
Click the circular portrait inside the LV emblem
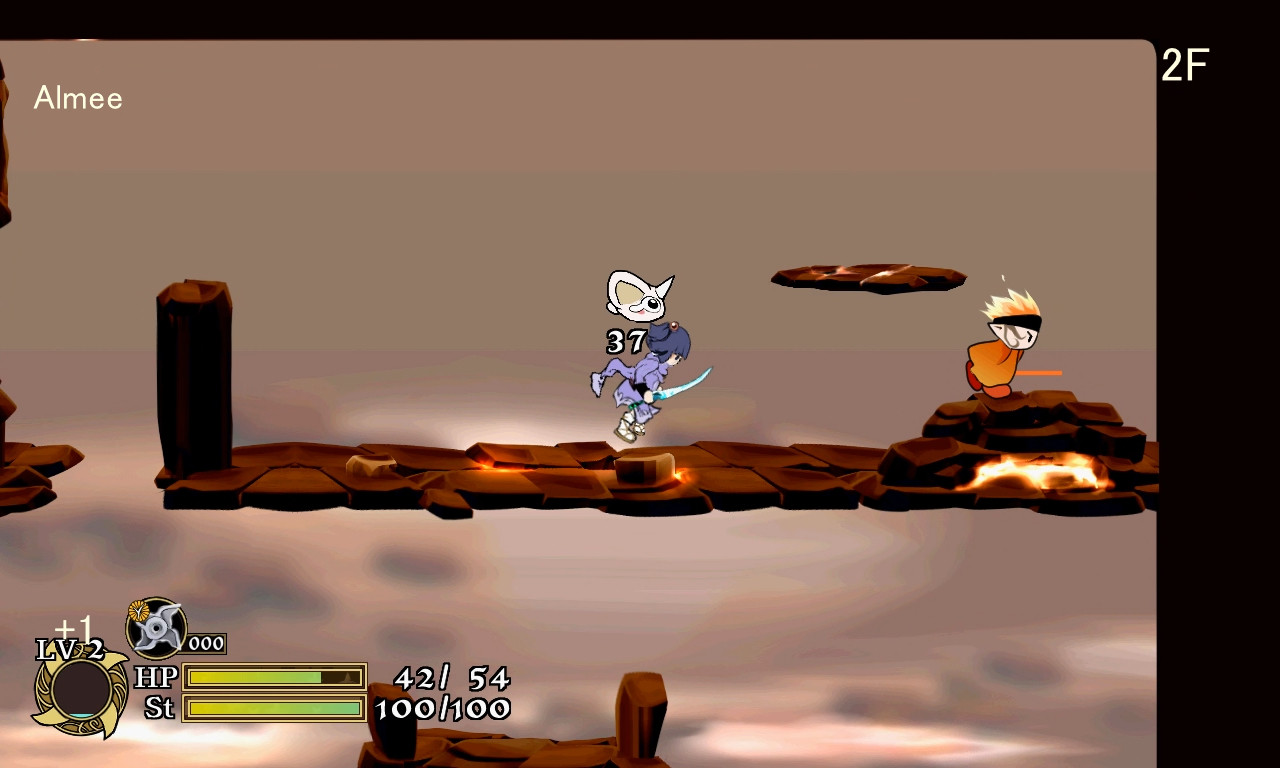[80, 687]
